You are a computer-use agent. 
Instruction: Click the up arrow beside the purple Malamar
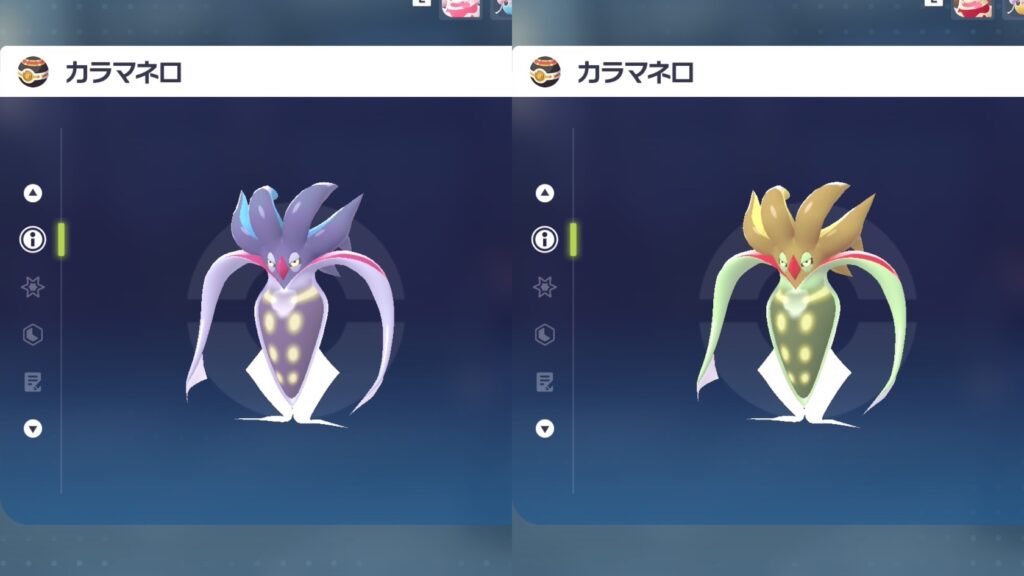(33, 193)
